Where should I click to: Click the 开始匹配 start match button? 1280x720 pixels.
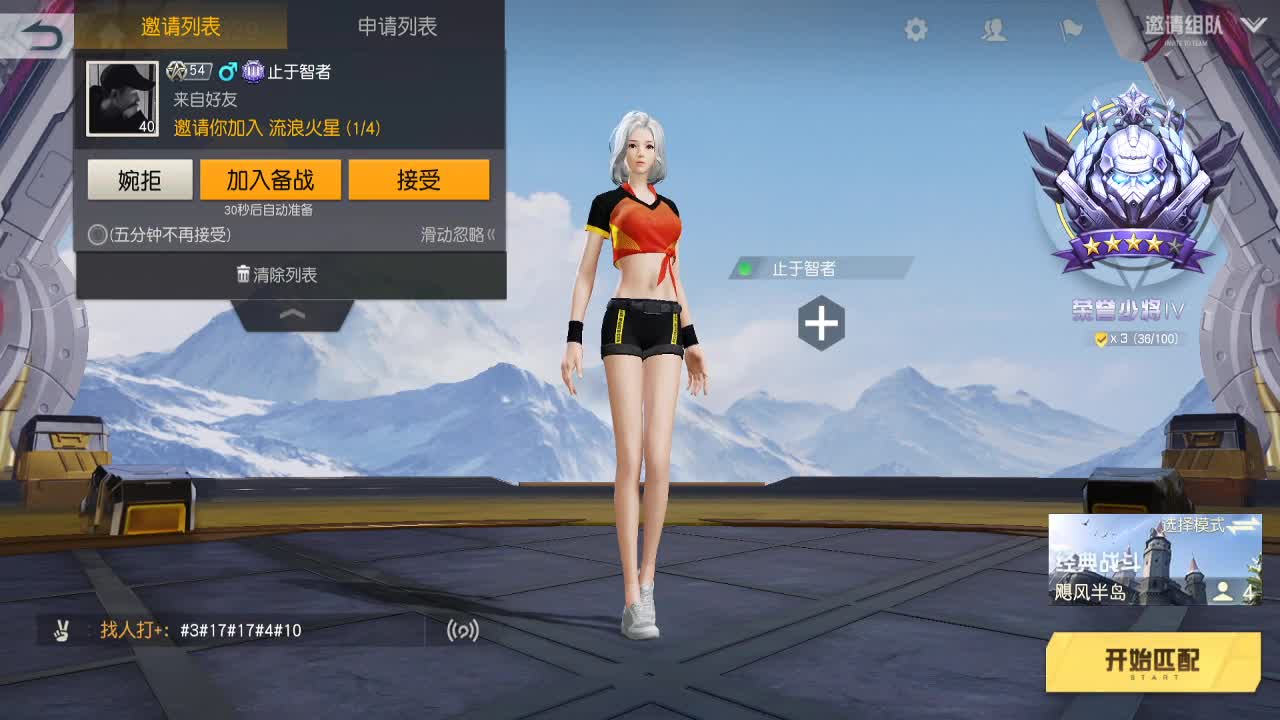tap(1152, 662)
